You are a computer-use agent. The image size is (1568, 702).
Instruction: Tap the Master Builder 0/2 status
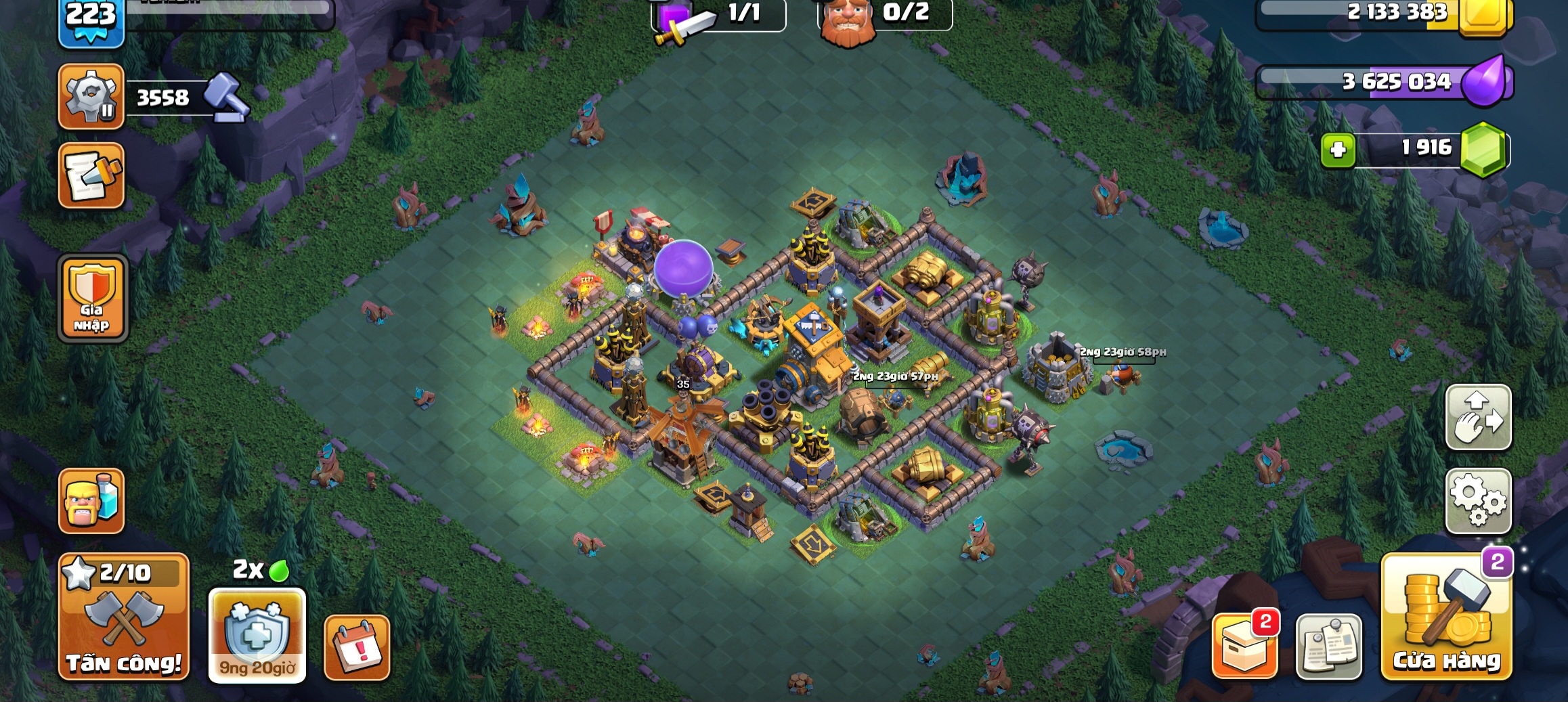(884, 15)
